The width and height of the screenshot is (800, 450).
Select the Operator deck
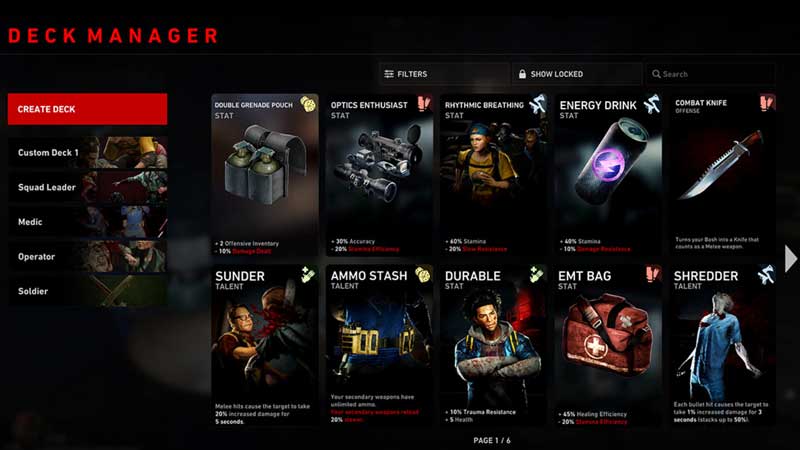click(x=87, y=256)
